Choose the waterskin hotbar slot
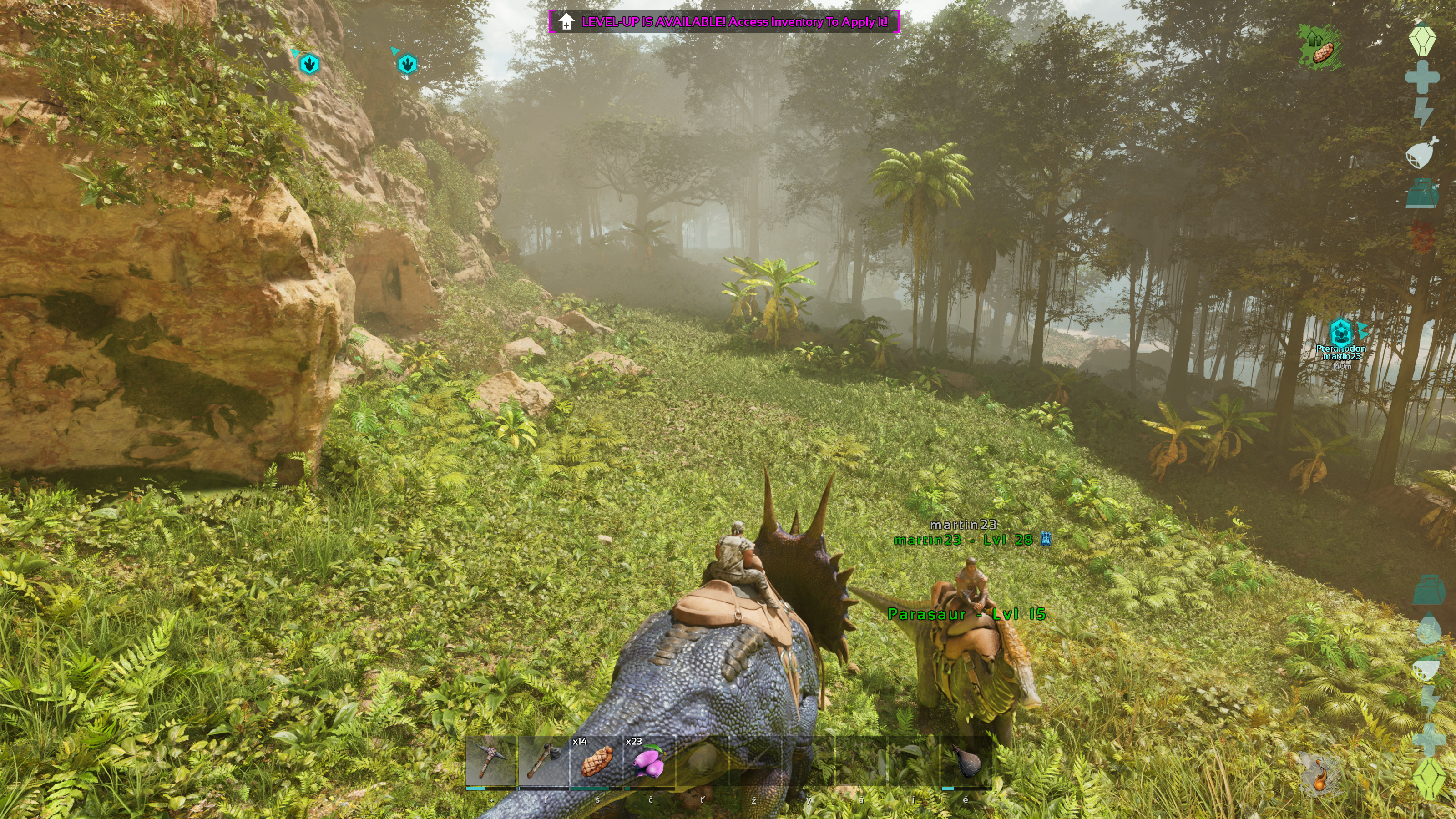Viewport: 1456px width, 819px height. [x=966, y=761]
